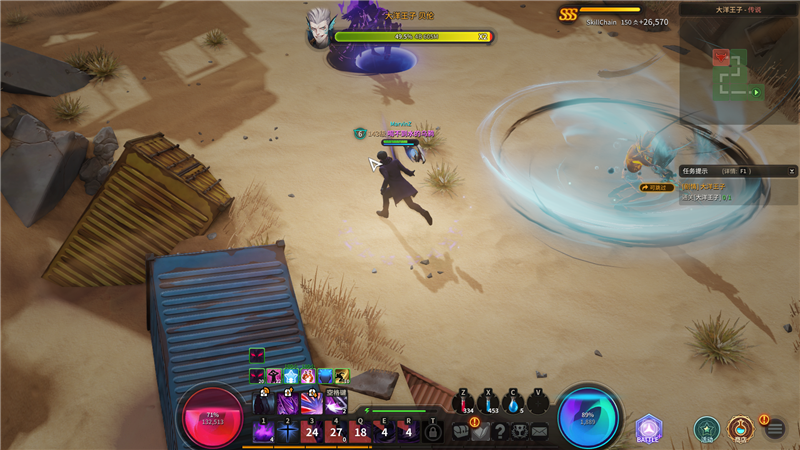The width and height of the screenshot is (800, 450).
Task: Use the blue droplet consumable on C
Action: [514, 402]
